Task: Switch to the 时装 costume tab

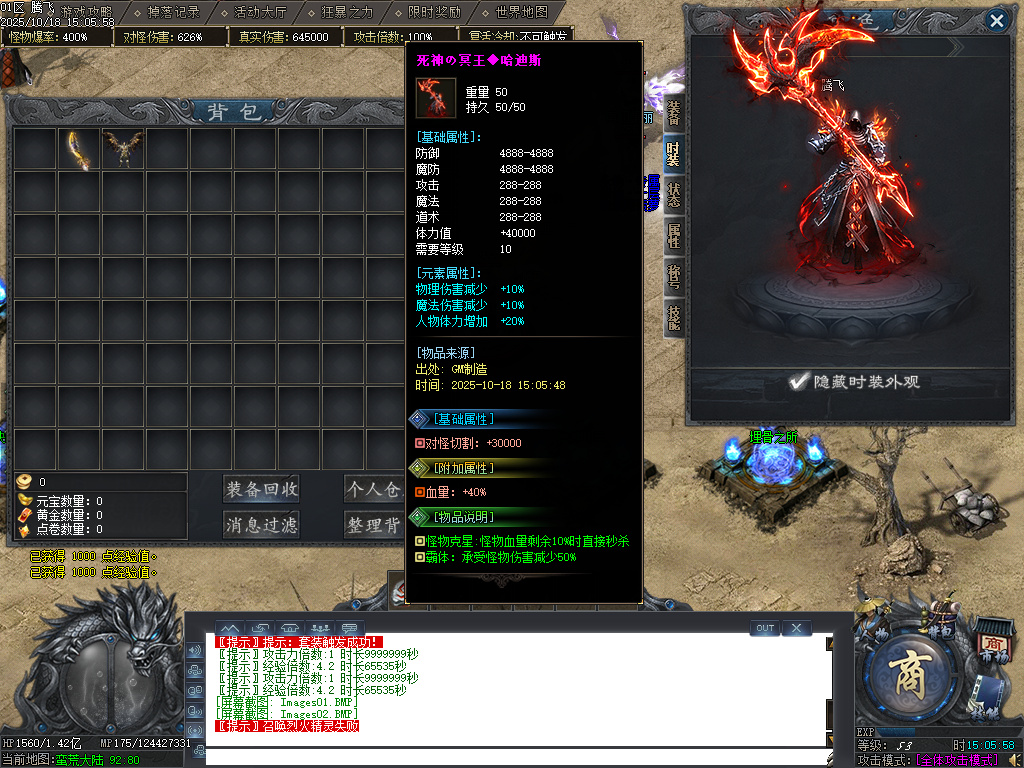Action: tap(674, 154)
